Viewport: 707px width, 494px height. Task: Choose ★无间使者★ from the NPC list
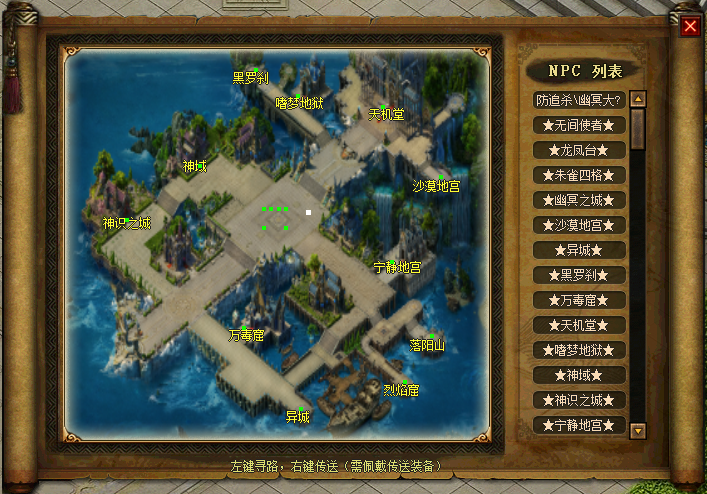pos(579,125)
